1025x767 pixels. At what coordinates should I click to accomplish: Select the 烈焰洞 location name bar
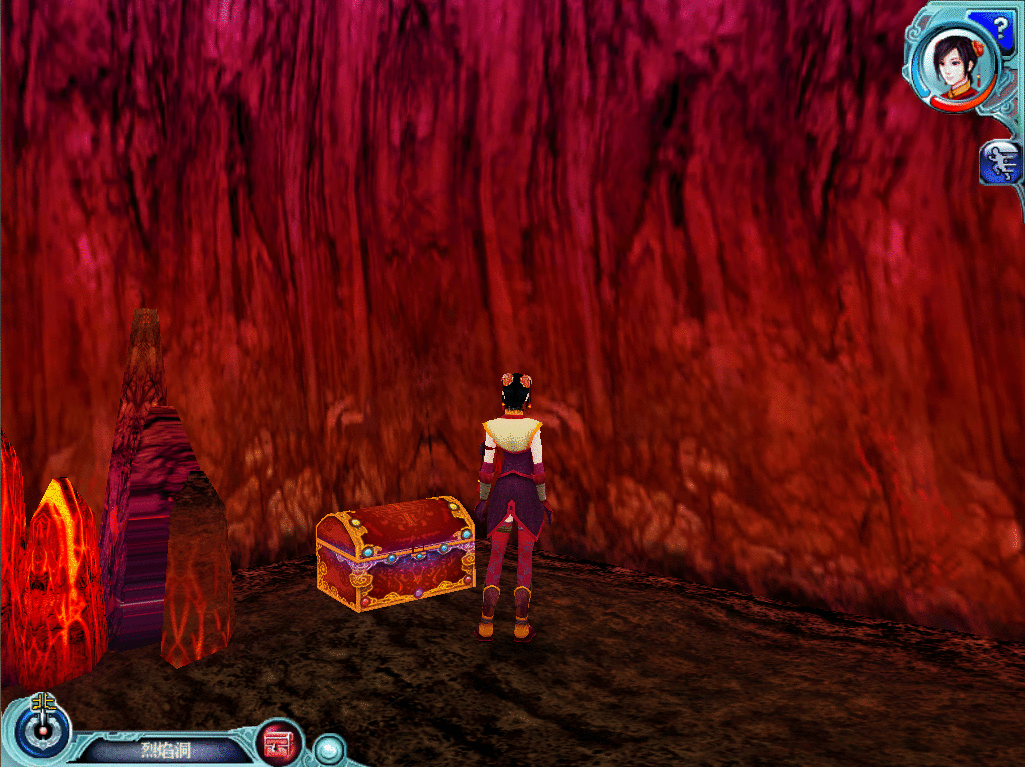pos(164,750)
